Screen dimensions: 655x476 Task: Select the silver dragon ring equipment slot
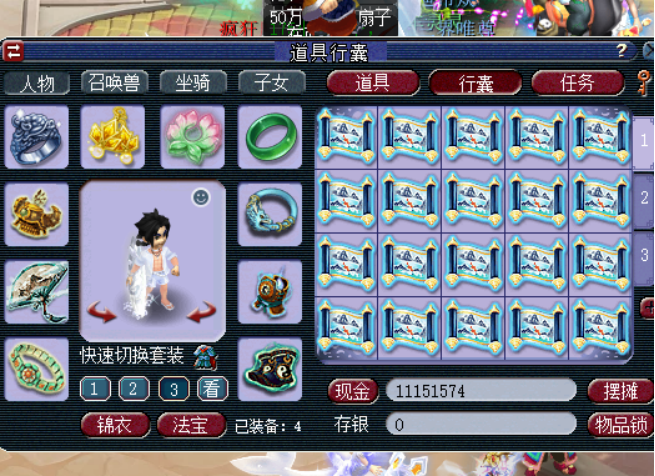pyautogui.click(x=37, y=137)
